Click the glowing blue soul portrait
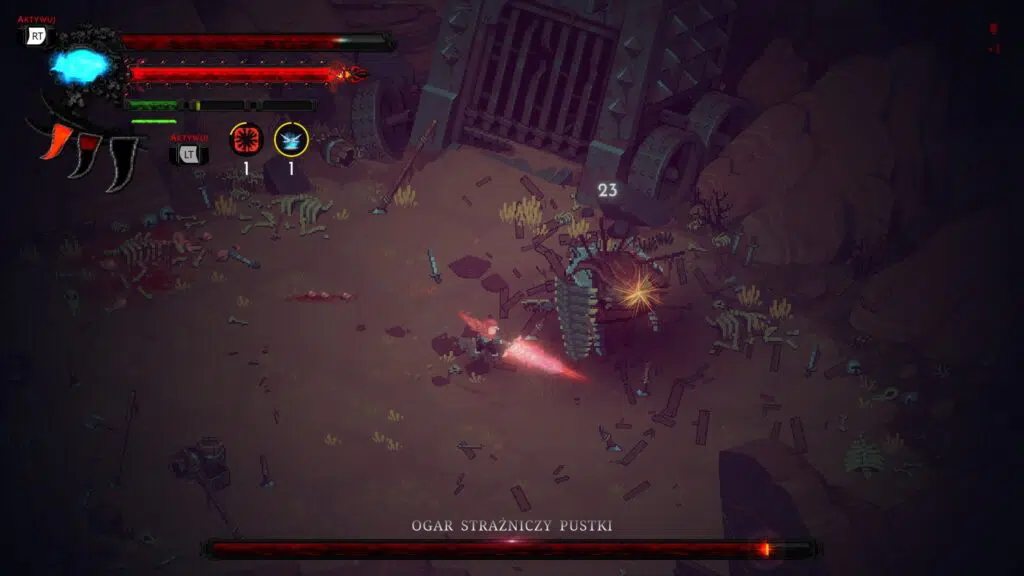The image size is (1024, 576). click(x=82, y=67)
